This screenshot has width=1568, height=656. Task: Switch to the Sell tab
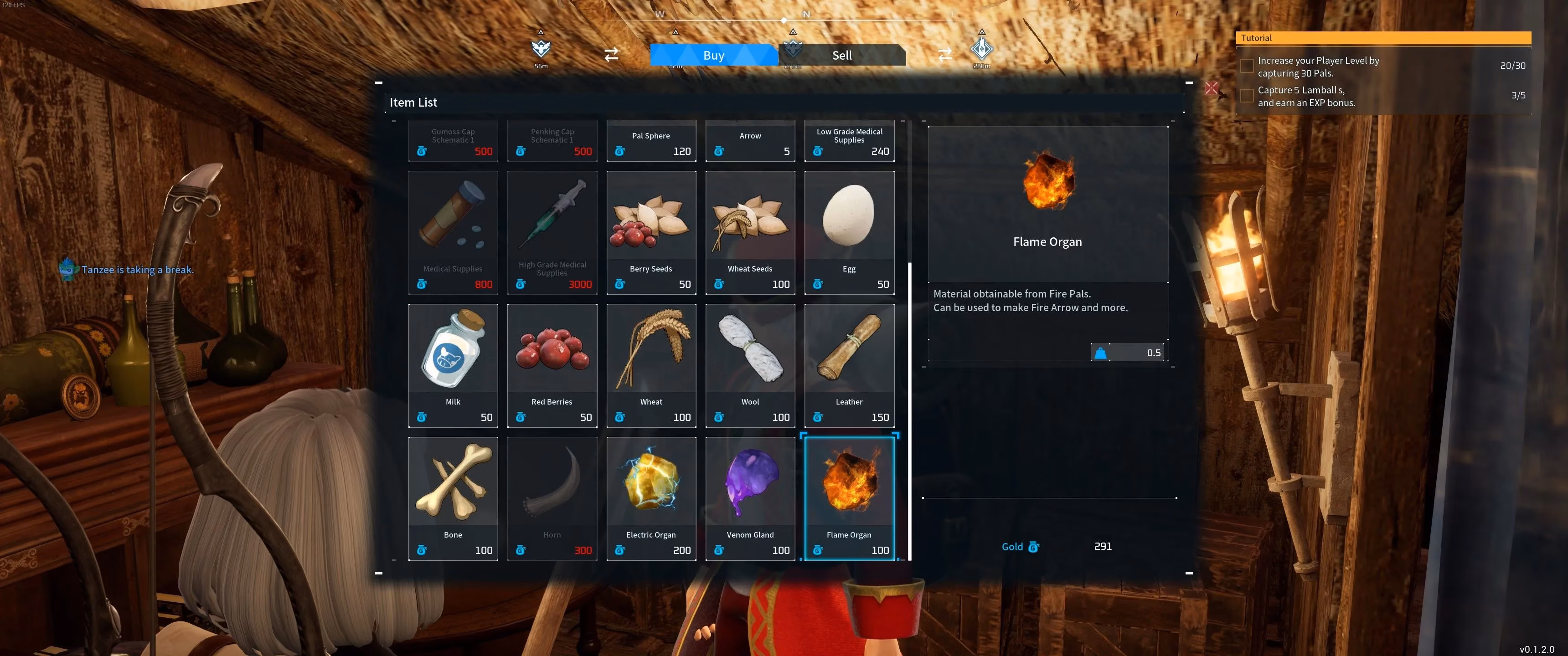point(842,55)
